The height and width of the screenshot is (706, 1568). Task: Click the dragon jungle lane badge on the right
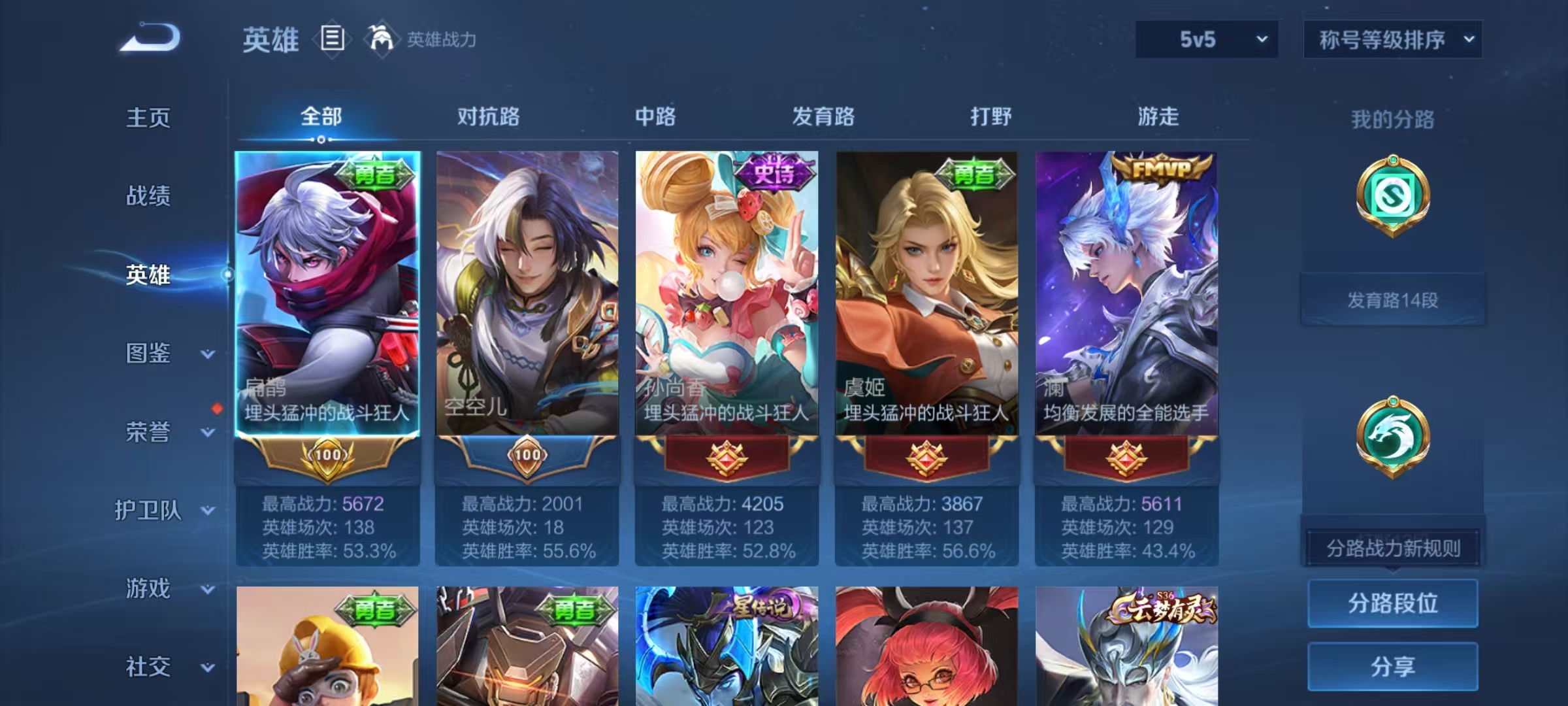(1393, 435)
